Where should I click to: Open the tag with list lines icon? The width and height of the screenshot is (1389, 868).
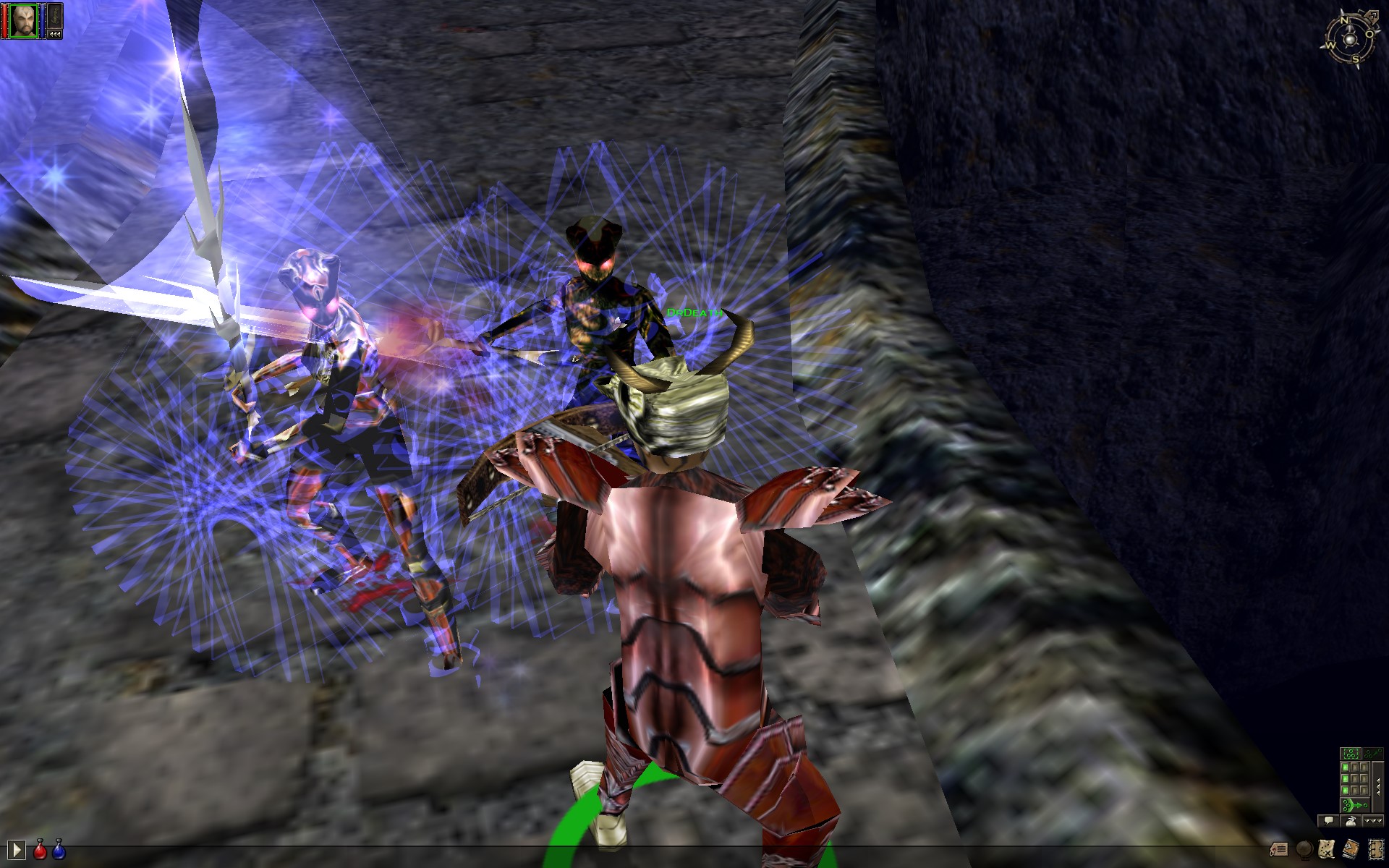coord(1278,848)
